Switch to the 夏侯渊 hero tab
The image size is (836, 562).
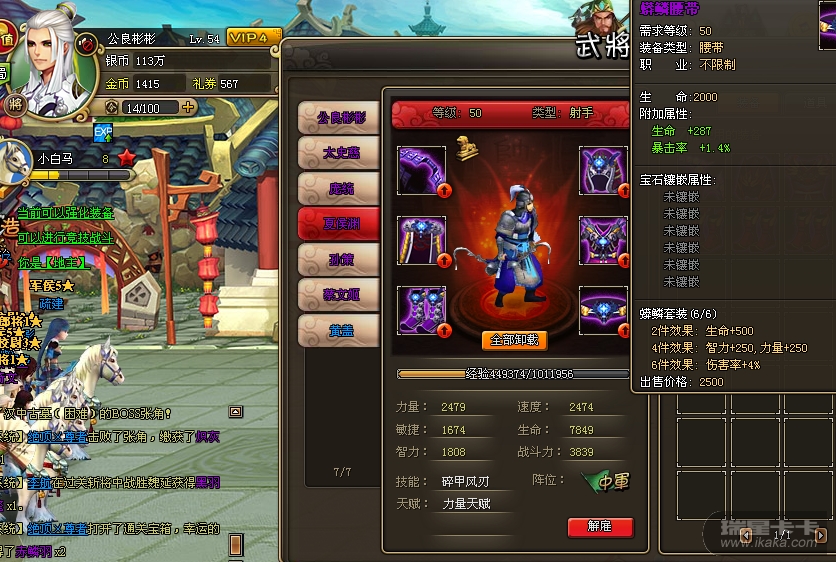click(x=340, y=224)
